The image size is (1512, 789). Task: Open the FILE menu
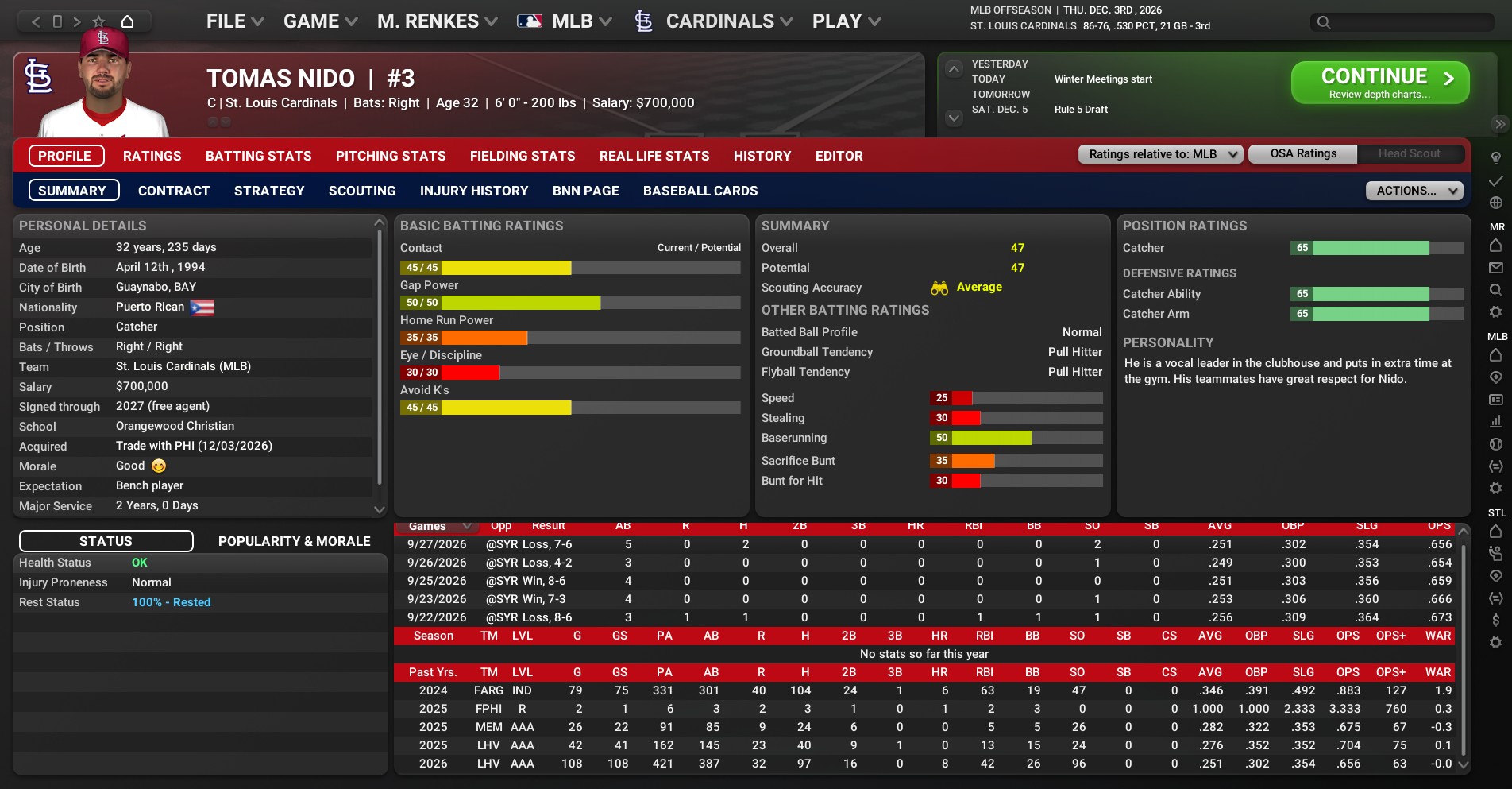point(234,21)
